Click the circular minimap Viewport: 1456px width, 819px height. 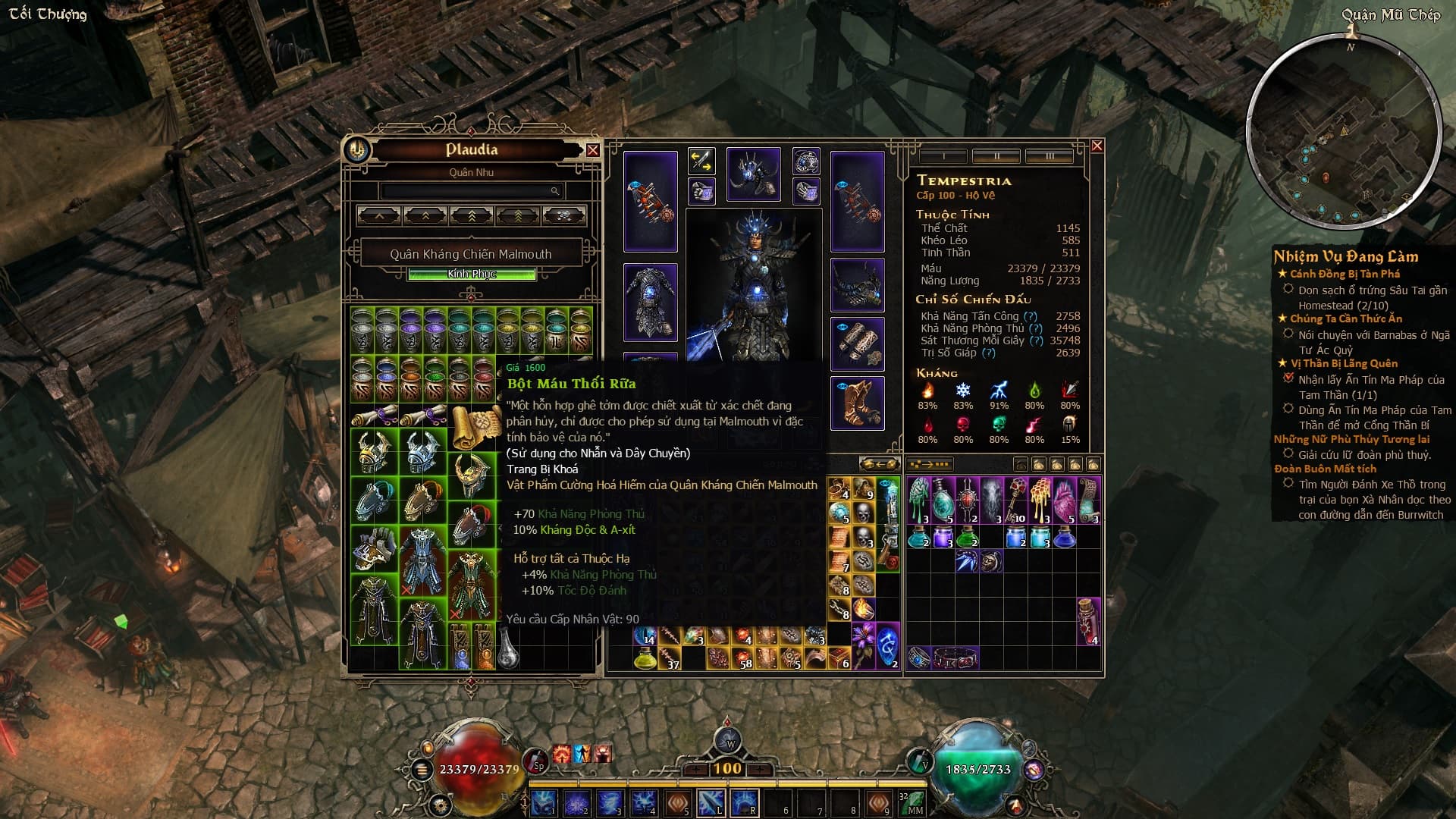tap(1343, 133)
